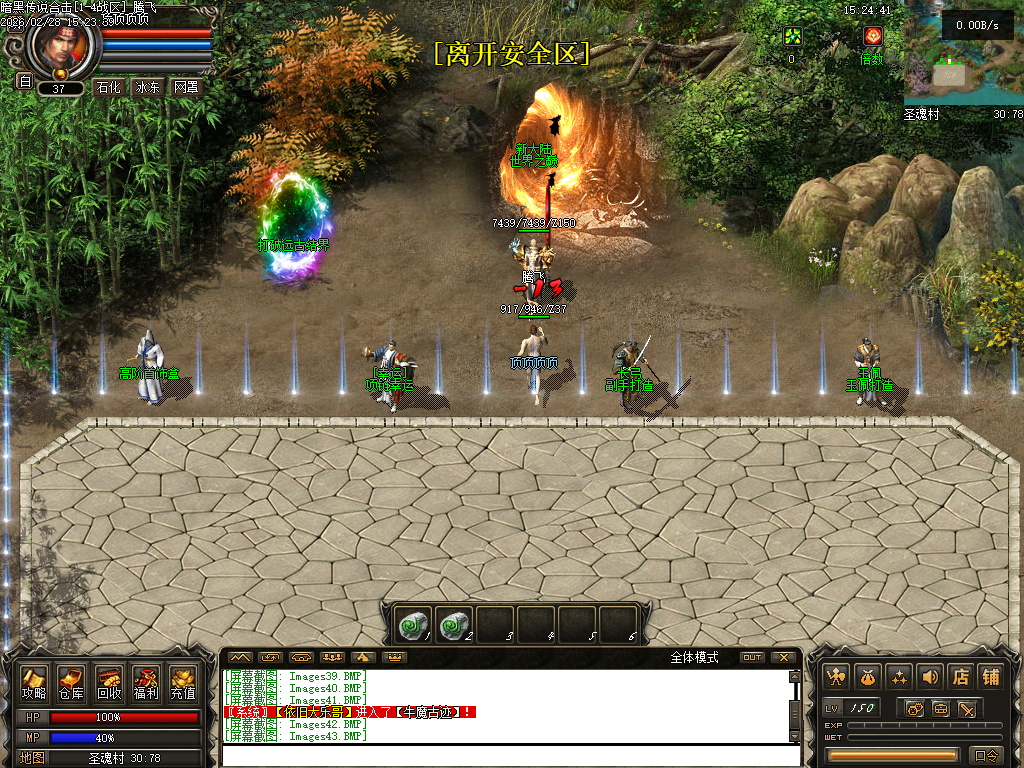Viewport: 1024px width, 768px height.
Task: Open the bag inventory icon
Action: (867, 677)
